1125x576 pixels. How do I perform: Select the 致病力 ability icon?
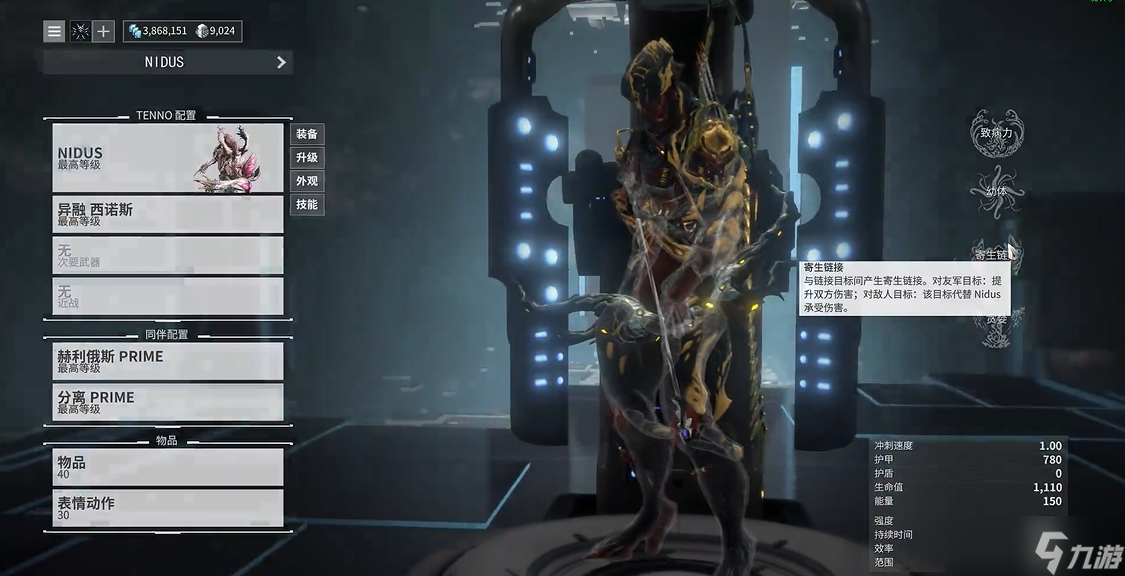point(996,132)
